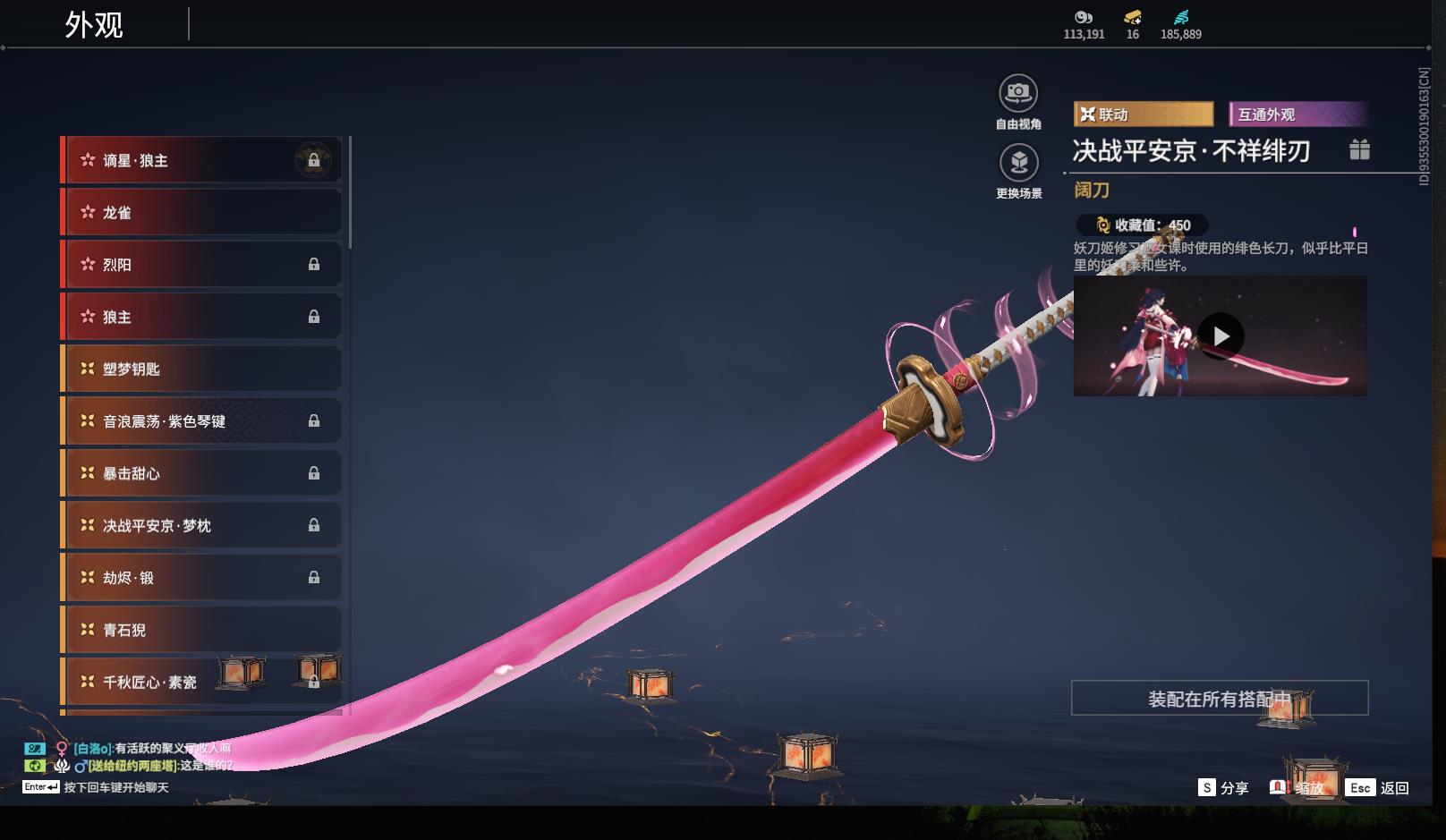Play the skin preview video

click(1221, 336)
